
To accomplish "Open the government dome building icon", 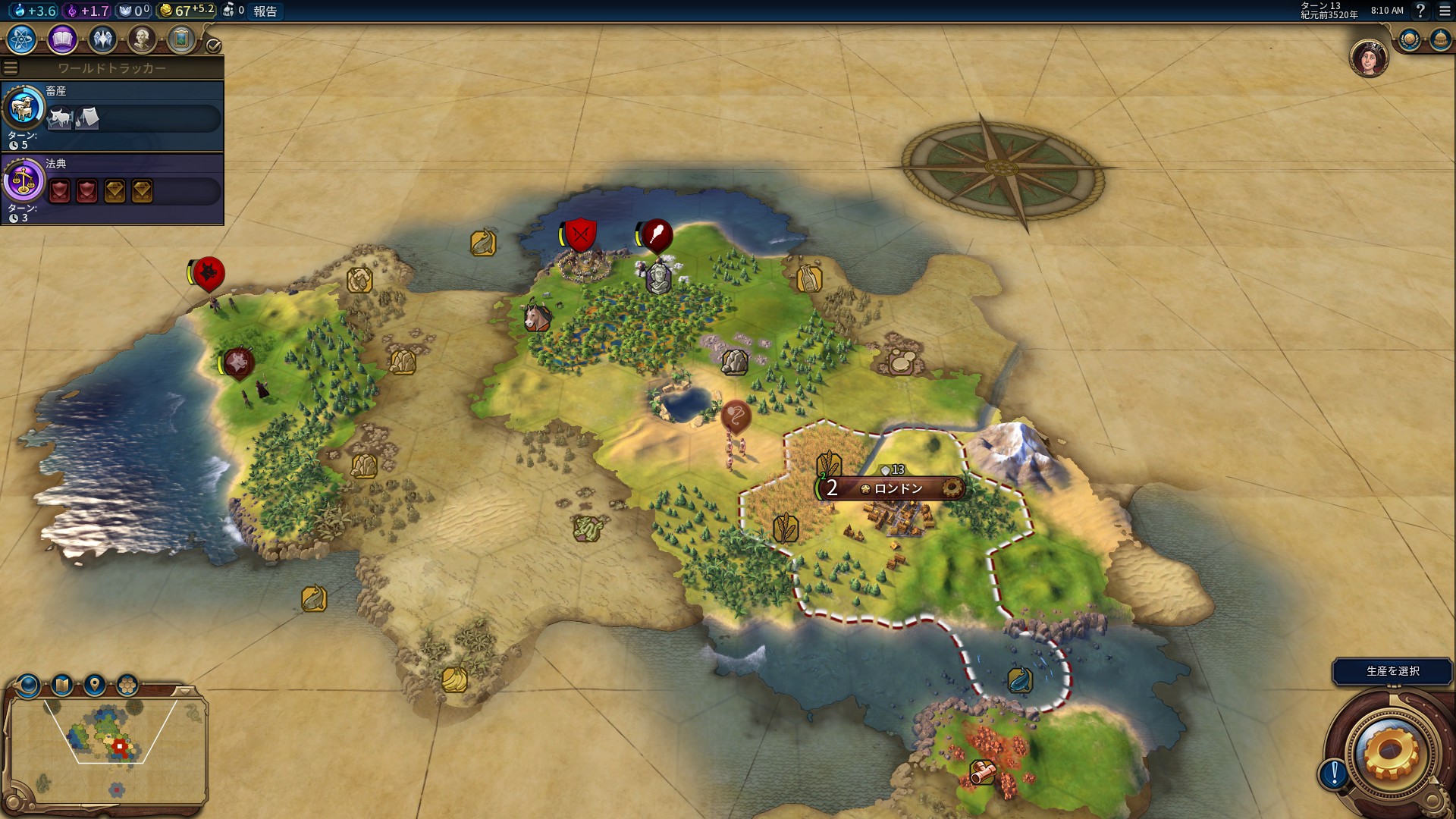I will point(1439,39).
